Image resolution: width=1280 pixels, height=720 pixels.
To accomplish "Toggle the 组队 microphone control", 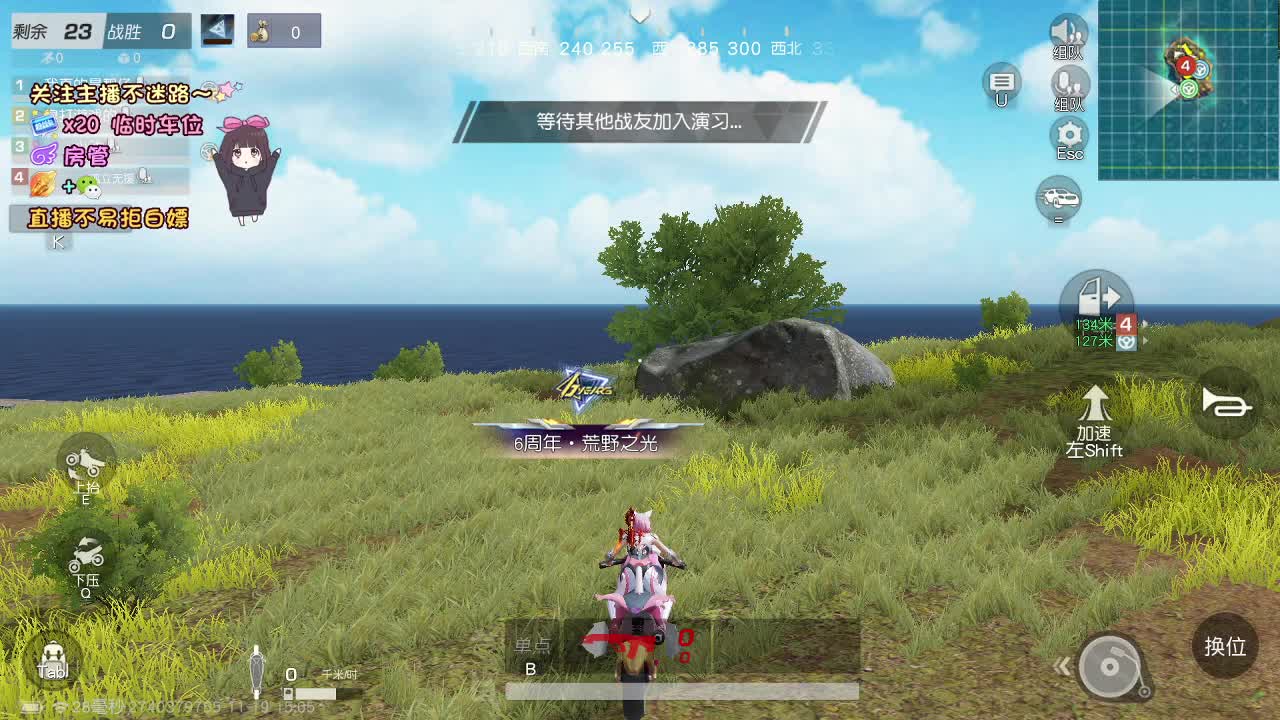I will click(x=1068, y=85).
